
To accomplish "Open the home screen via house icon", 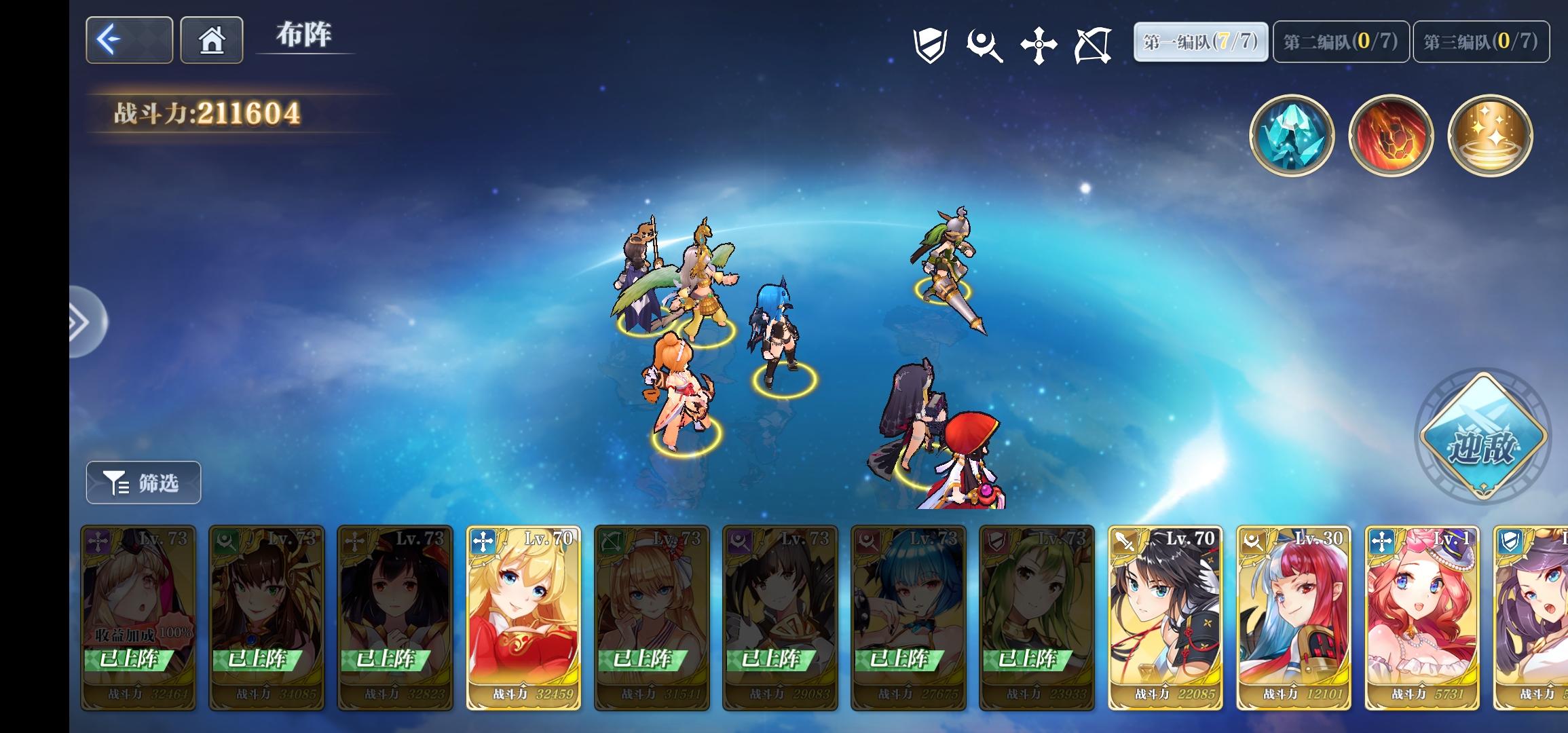I will click(x=211, y=41).
